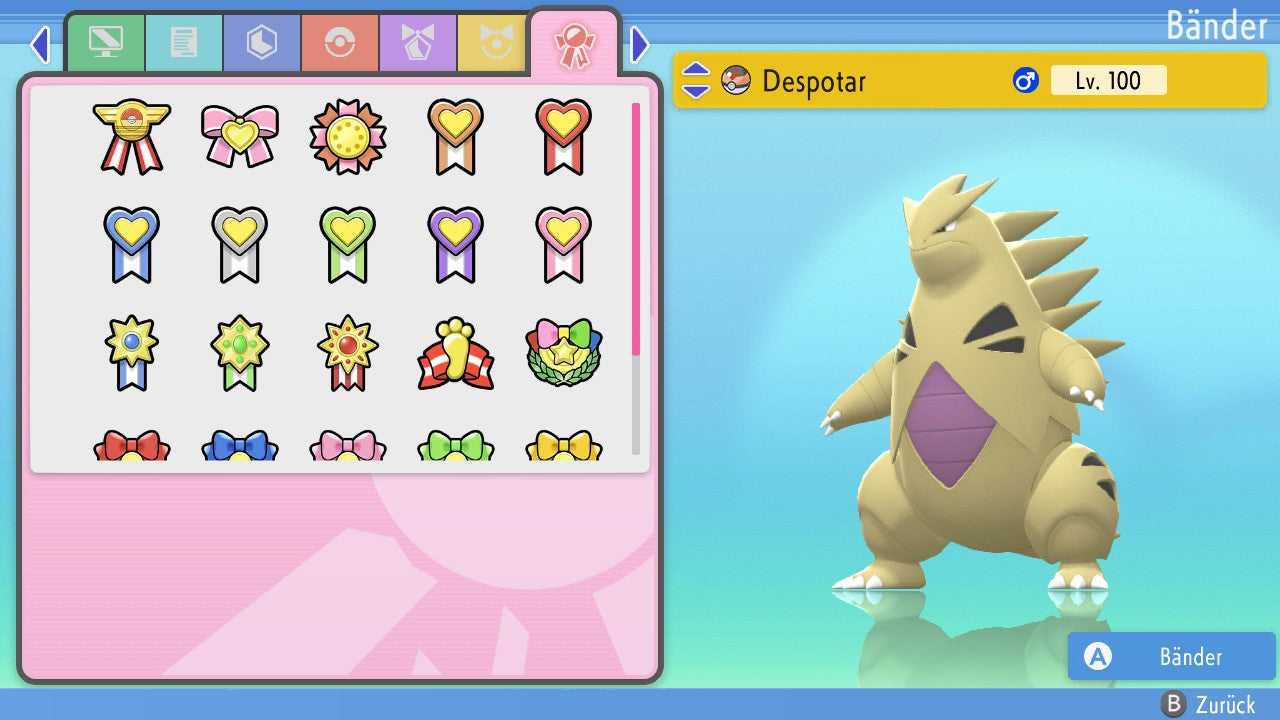Pick the green laurel wreath star ribbon
The image size is (1280, 720).
click(x=563, y=354)
